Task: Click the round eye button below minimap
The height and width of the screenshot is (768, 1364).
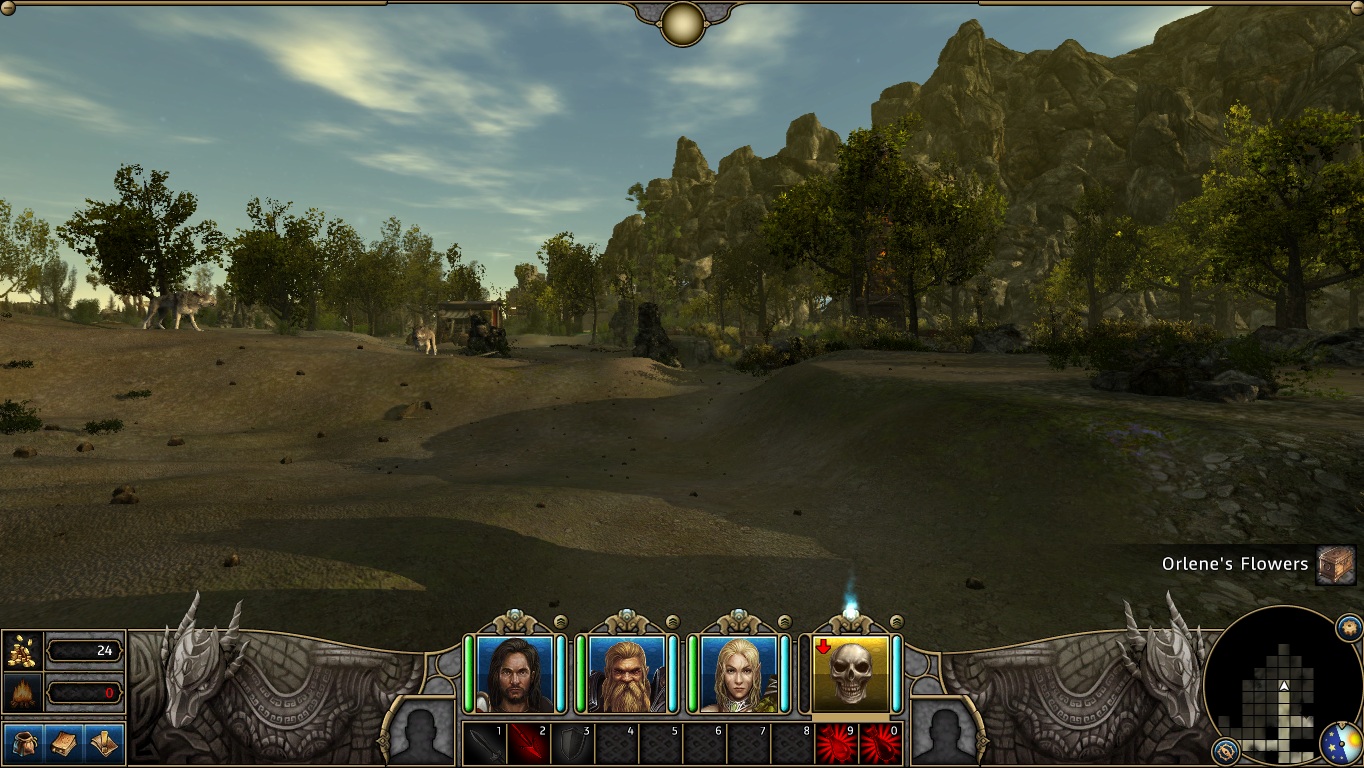Action: (x=1226, y=750)
